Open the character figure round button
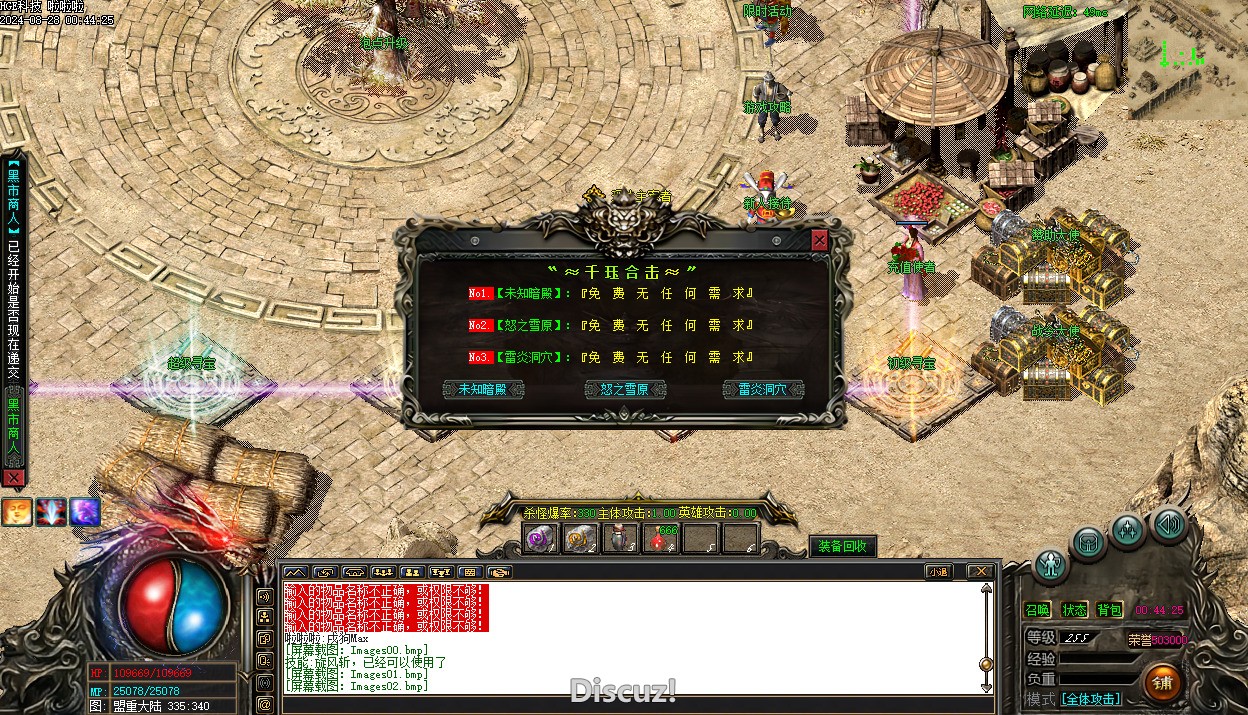The width and height of the screenshot is (1248, 715). pyautogui.click(x=1050, y=566)
